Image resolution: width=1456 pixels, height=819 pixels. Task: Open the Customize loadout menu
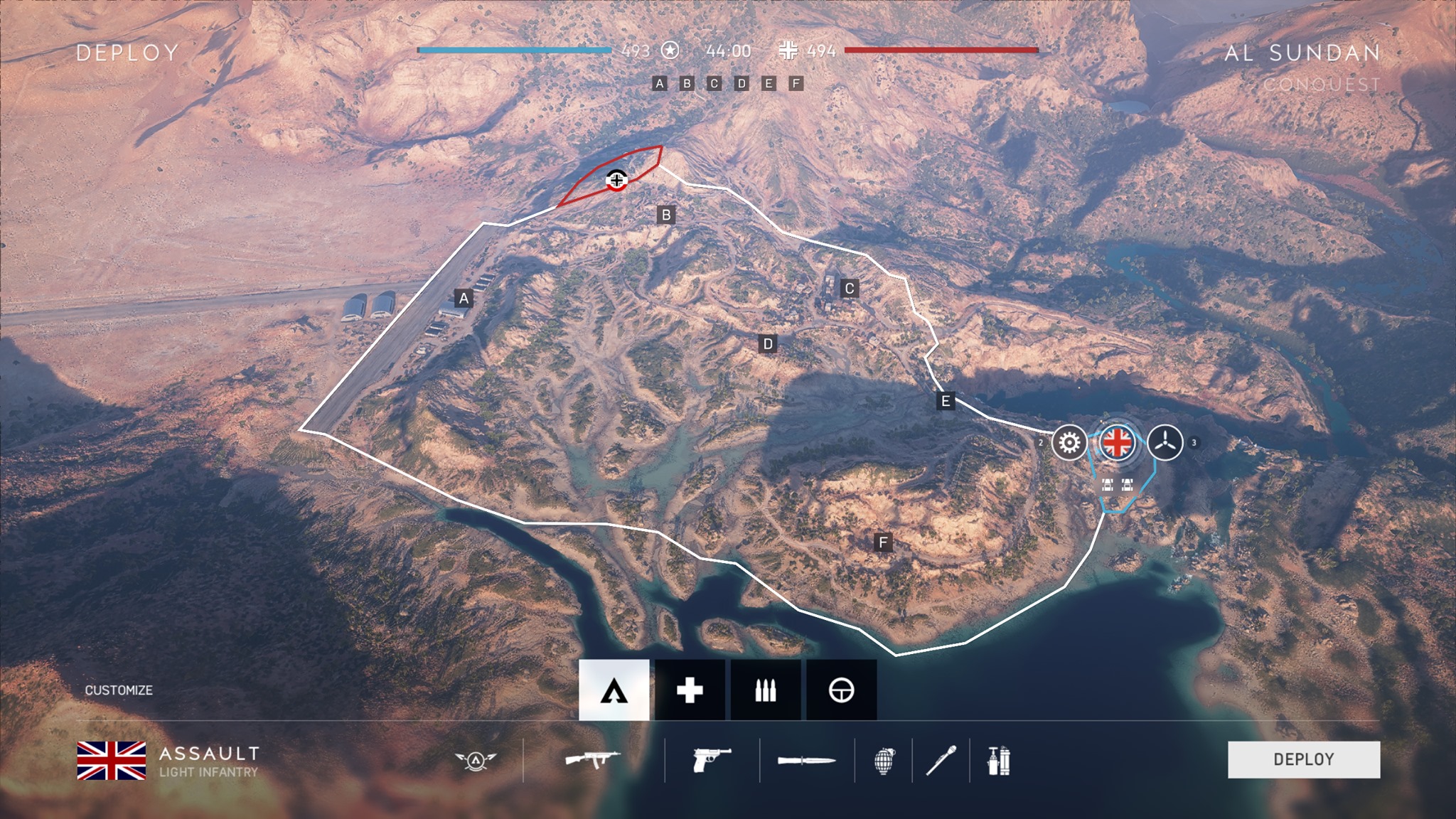[119, 690]
